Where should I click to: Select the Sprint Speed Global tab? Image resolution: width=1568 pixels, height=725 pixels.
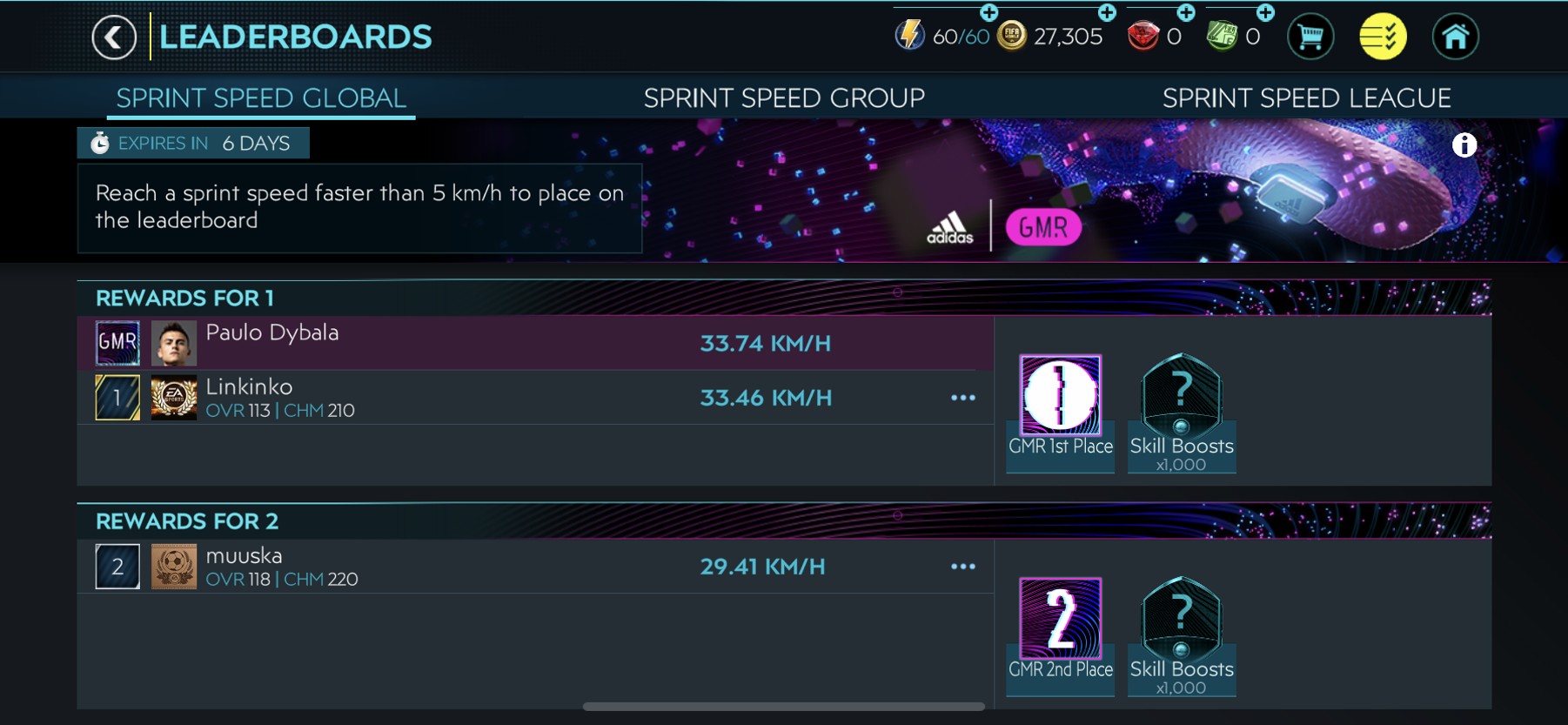(x=261, y=98)
